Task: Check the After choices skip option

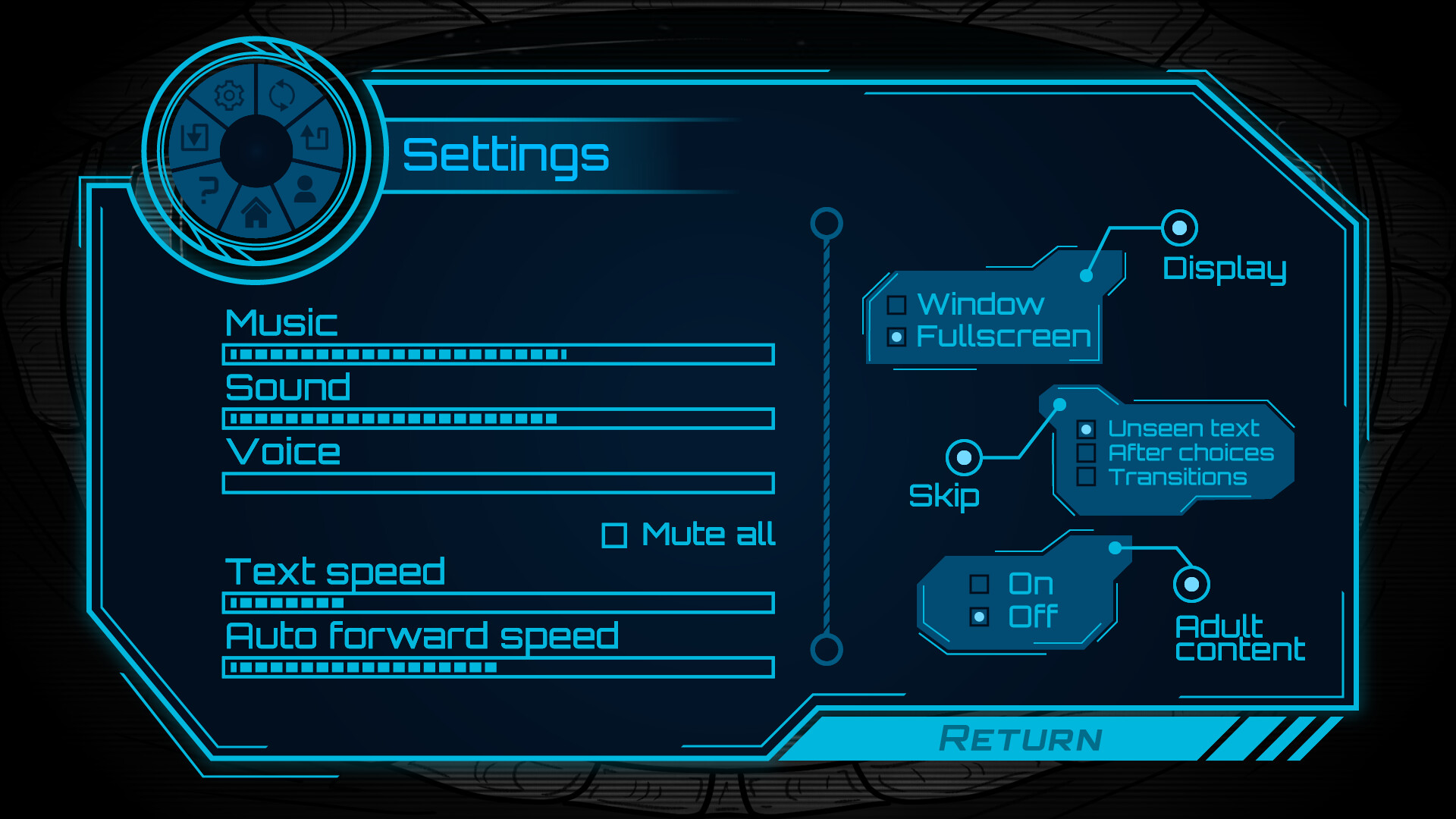Action: pyautogui.click(x=1087, y=453)
